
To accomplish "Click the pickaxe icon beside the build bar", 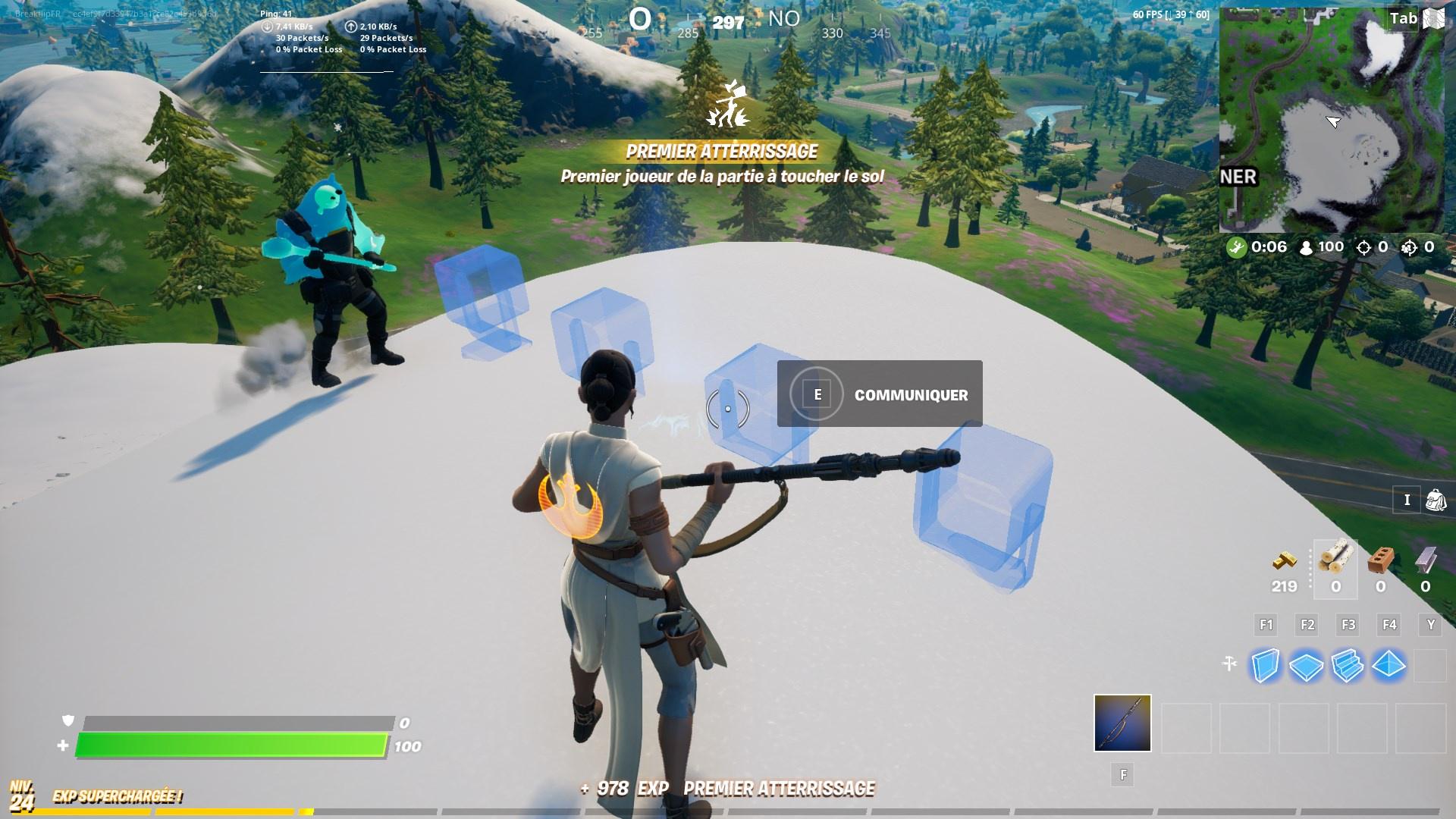I will point(1229,661).
